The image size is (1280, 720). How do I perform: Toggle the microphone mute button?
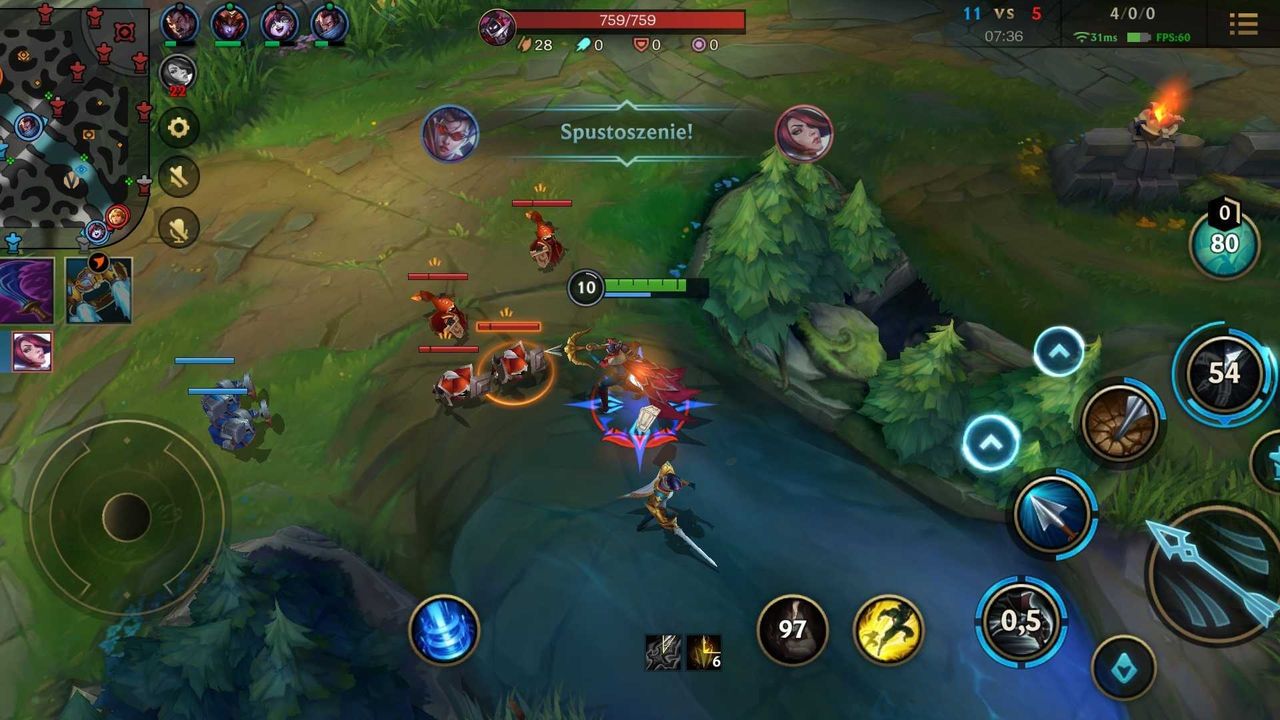[180, 229]
